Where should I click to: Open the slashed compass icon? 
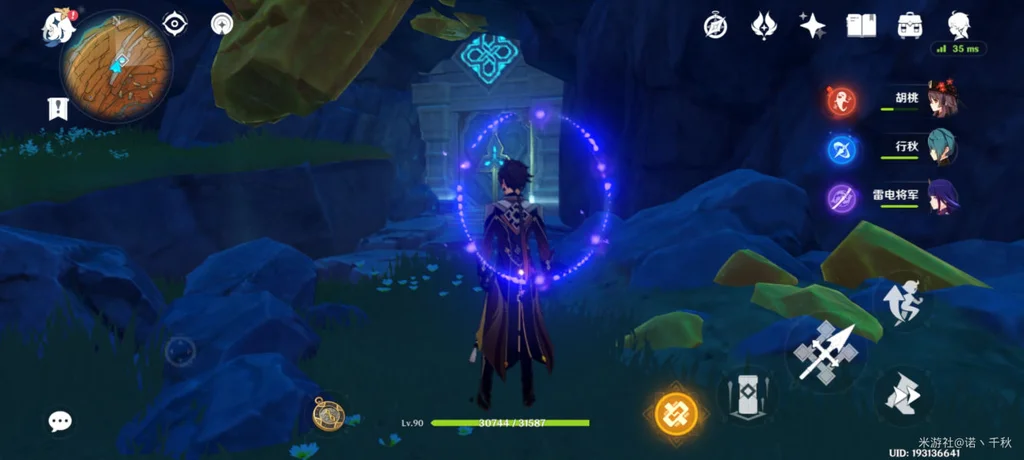point(715,25)
